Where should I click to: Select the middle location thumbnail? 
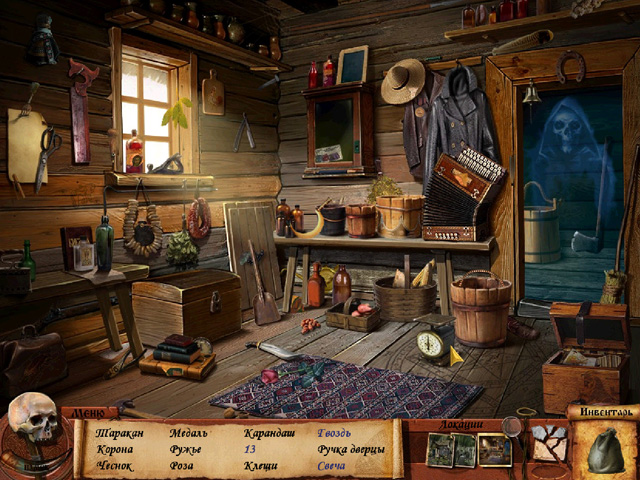(464, 450)
